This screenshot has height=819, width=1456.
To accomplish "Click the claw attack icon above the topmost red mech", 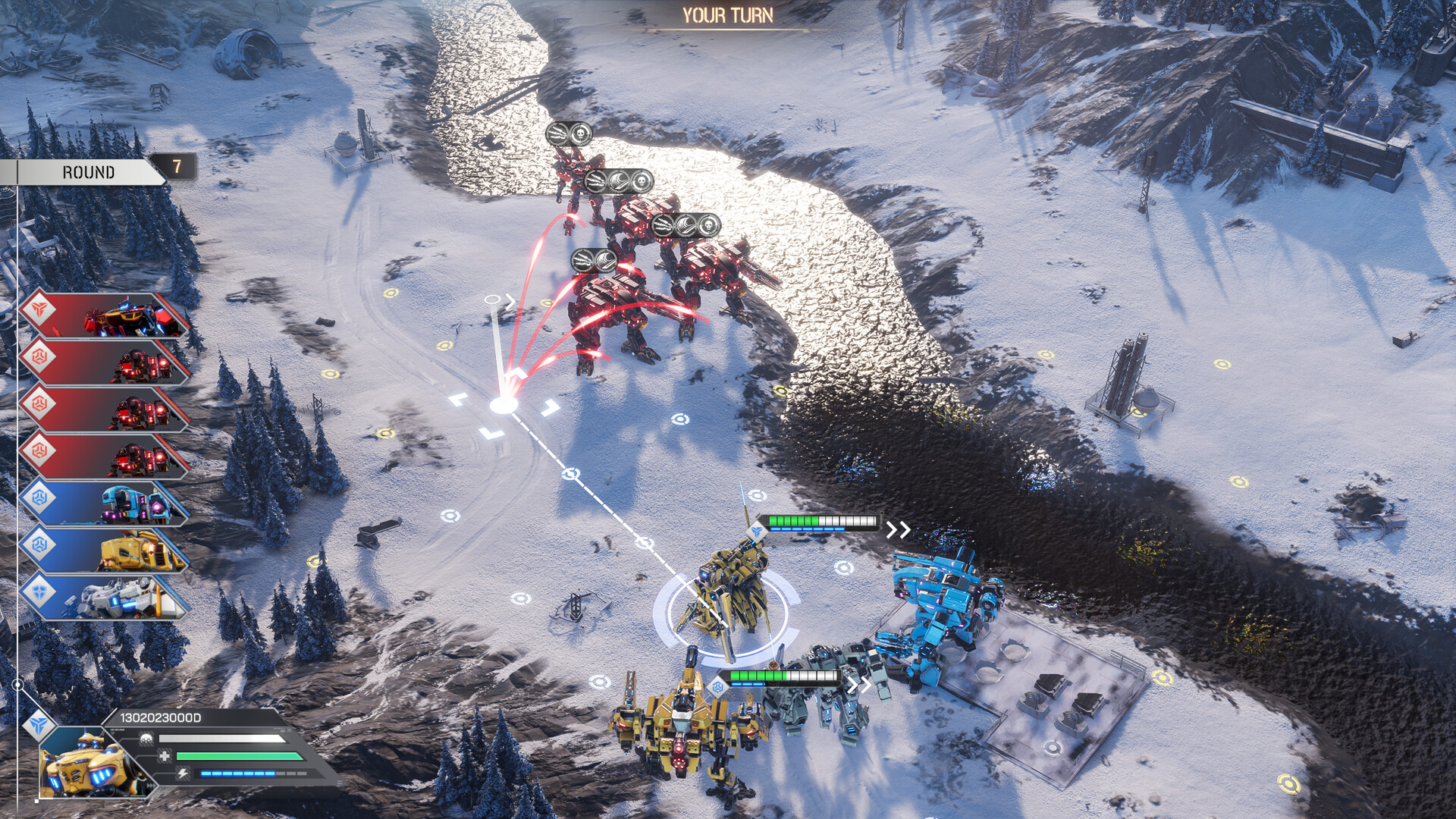I will coord(556,133).
